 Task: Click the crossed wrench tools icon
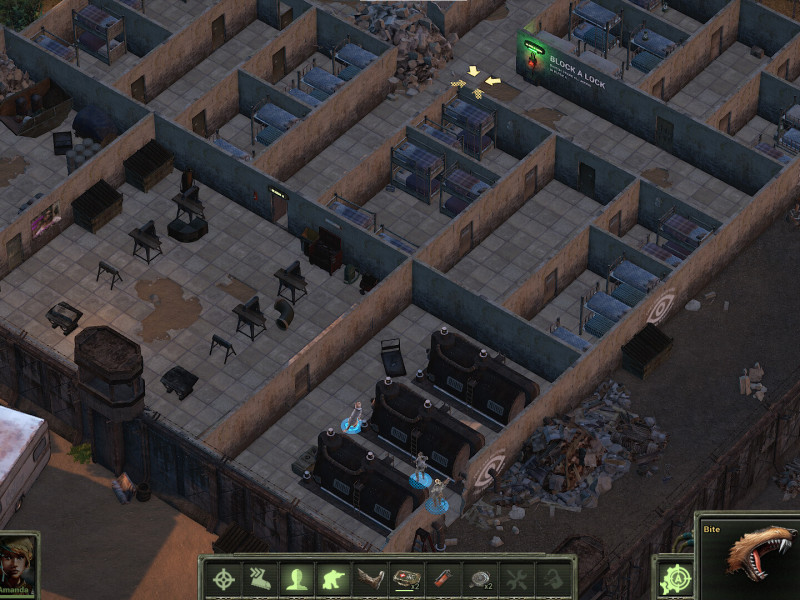516,579
